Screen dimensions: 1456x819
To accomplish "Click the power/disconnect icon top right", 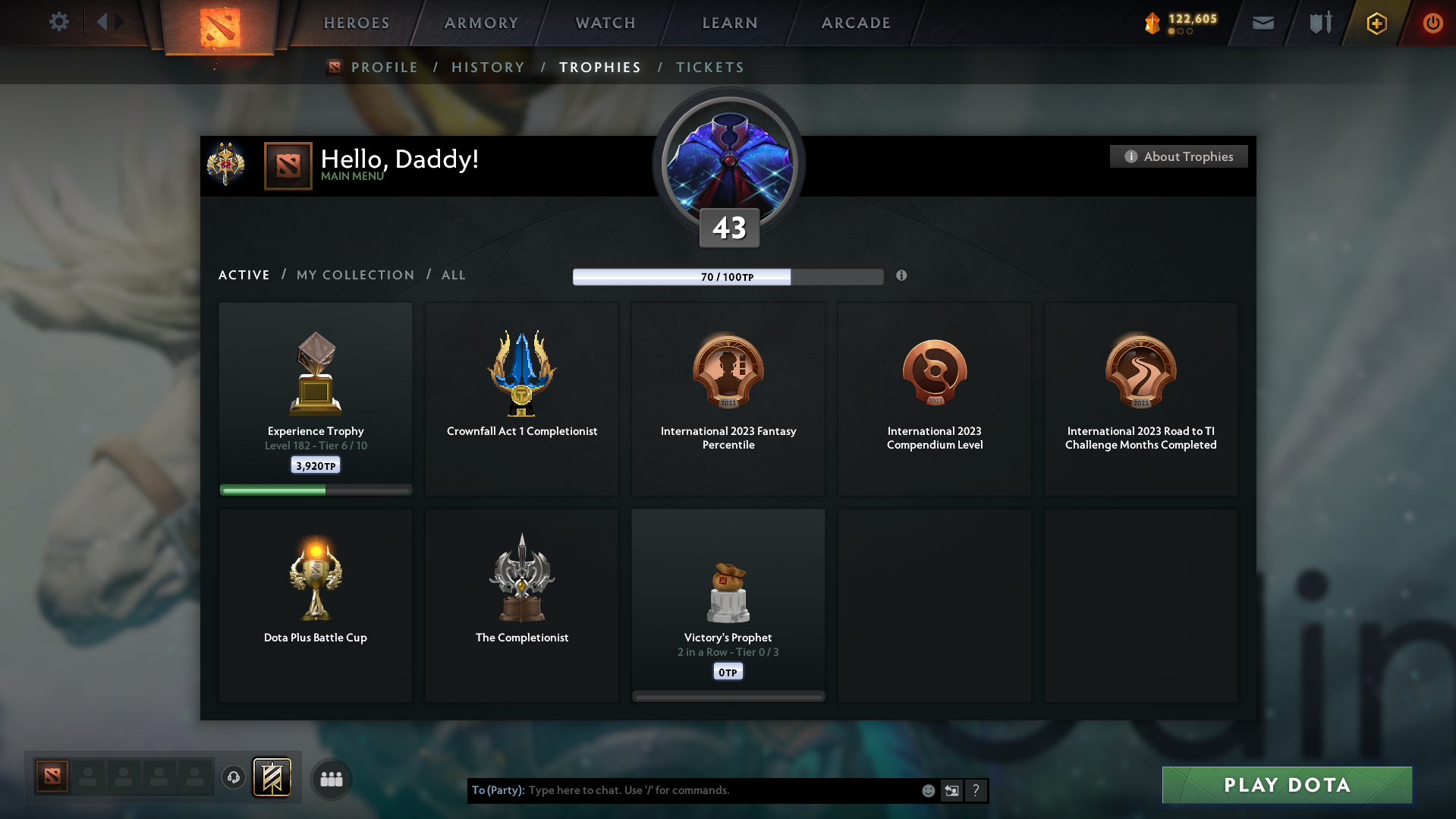I will (x=1432, y=23).
